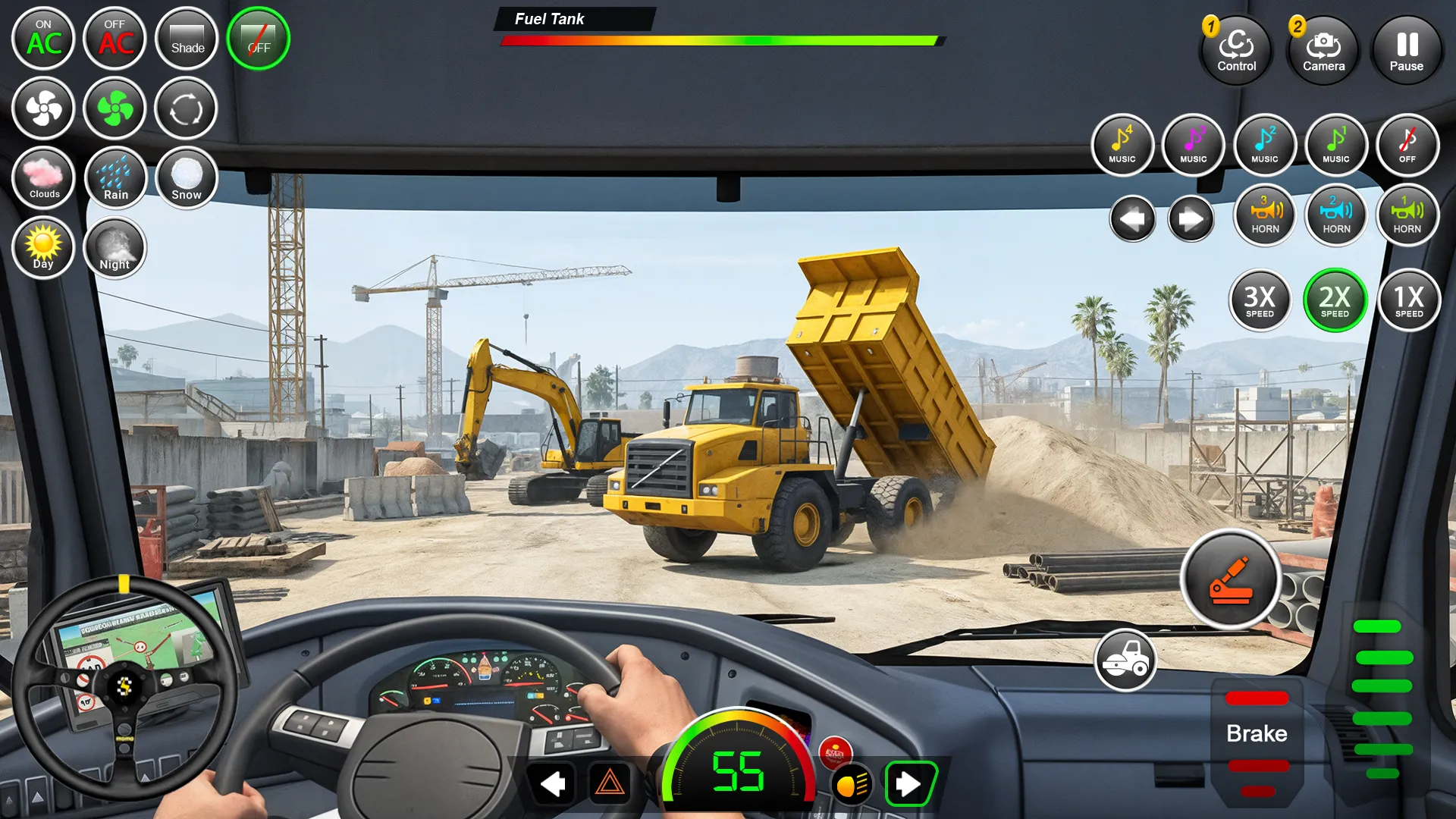Turn on the headlights
Image resolution: width=1456 pixels, height=819 pixels.
[851, 785]
